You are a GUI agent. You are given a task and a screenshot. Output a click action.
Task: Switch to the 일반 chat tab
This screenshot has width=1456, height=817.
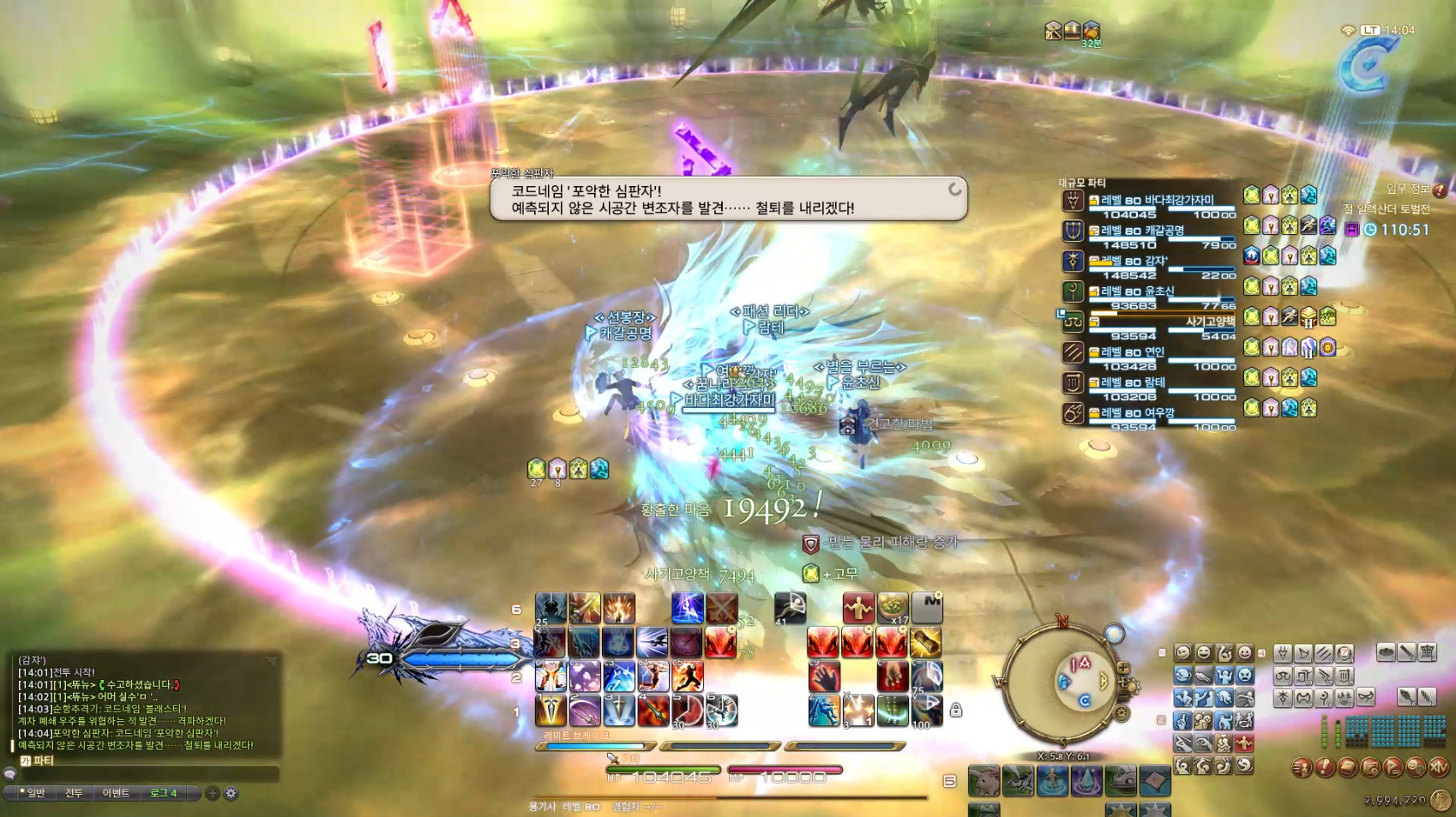coord(34,793)
